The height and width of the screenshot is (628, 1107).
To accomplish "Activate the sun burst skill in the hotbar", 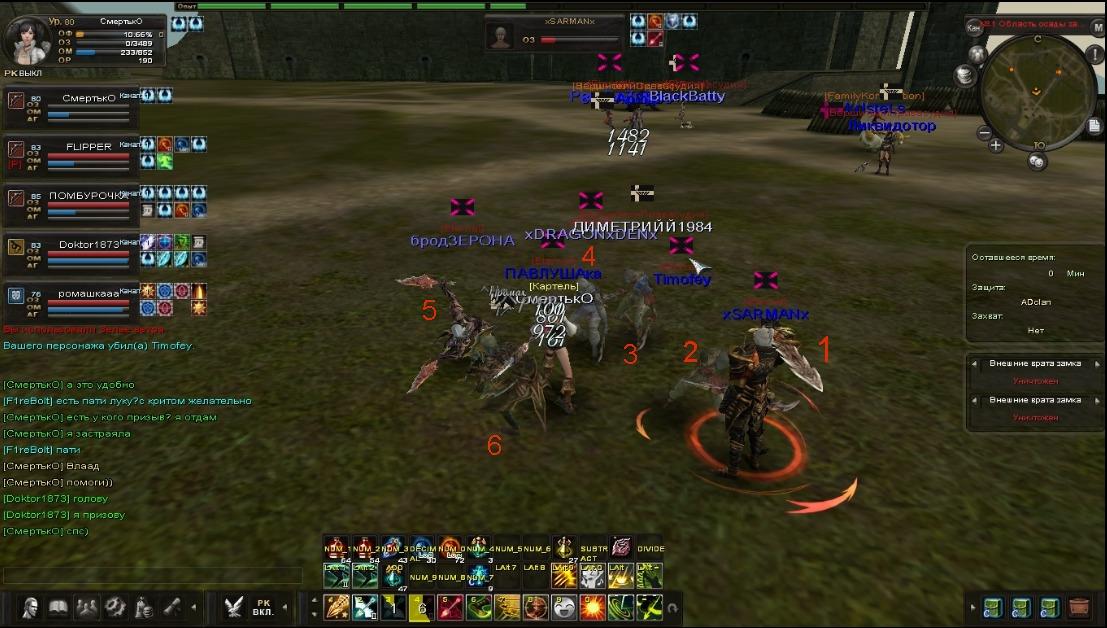I will coord(592,606).
